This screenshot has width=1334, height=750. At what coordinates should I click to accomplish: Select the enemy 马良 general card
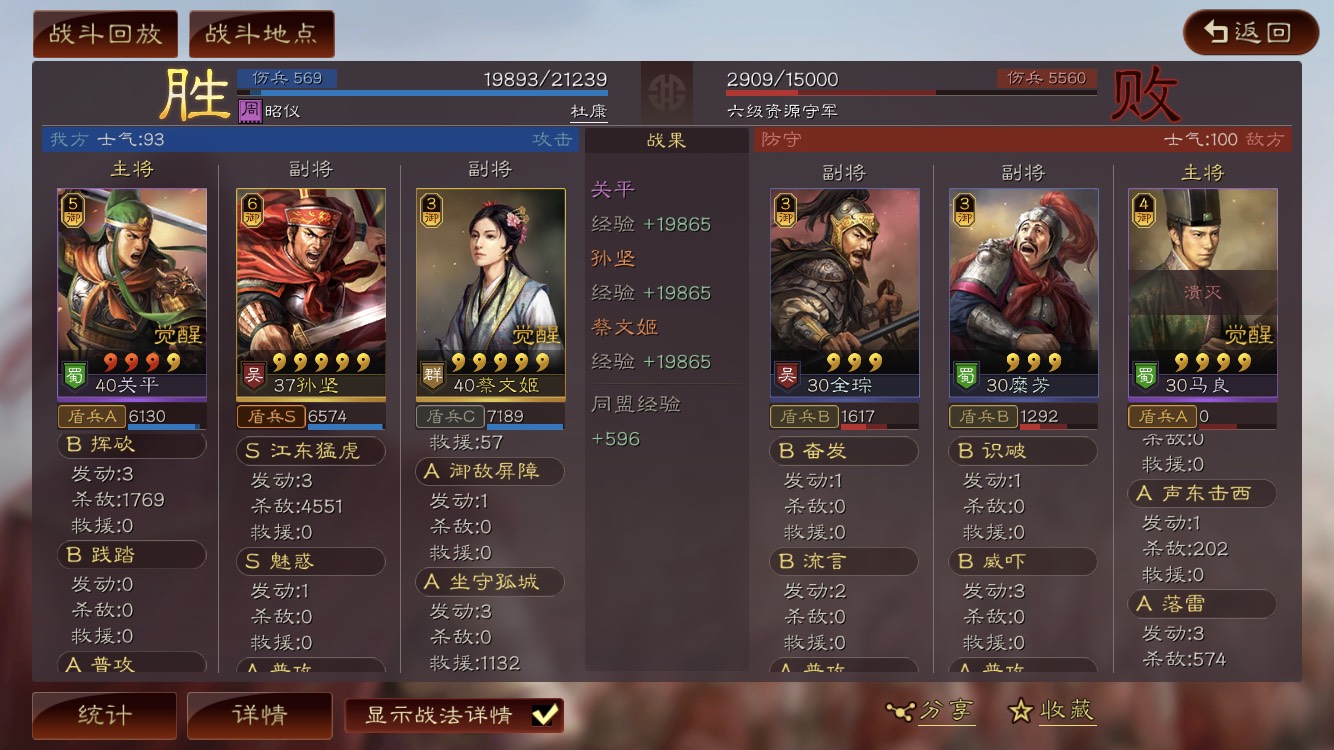tap(1202, 290)
